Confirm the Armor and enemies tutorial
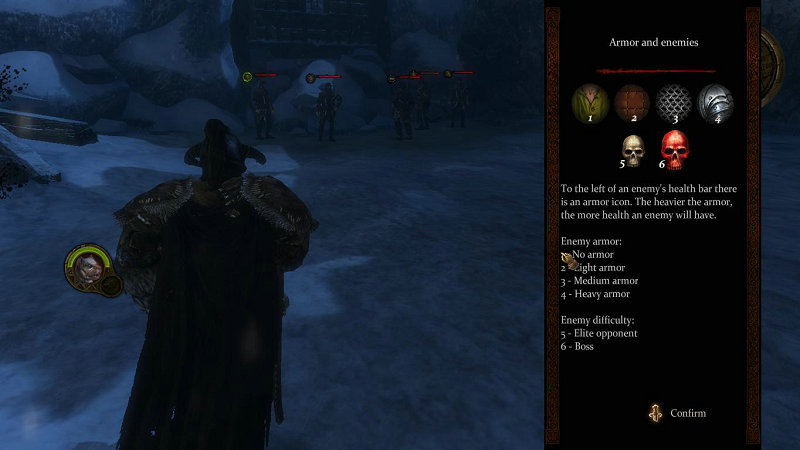Screen dimensions: 800x450 point(677,413)
